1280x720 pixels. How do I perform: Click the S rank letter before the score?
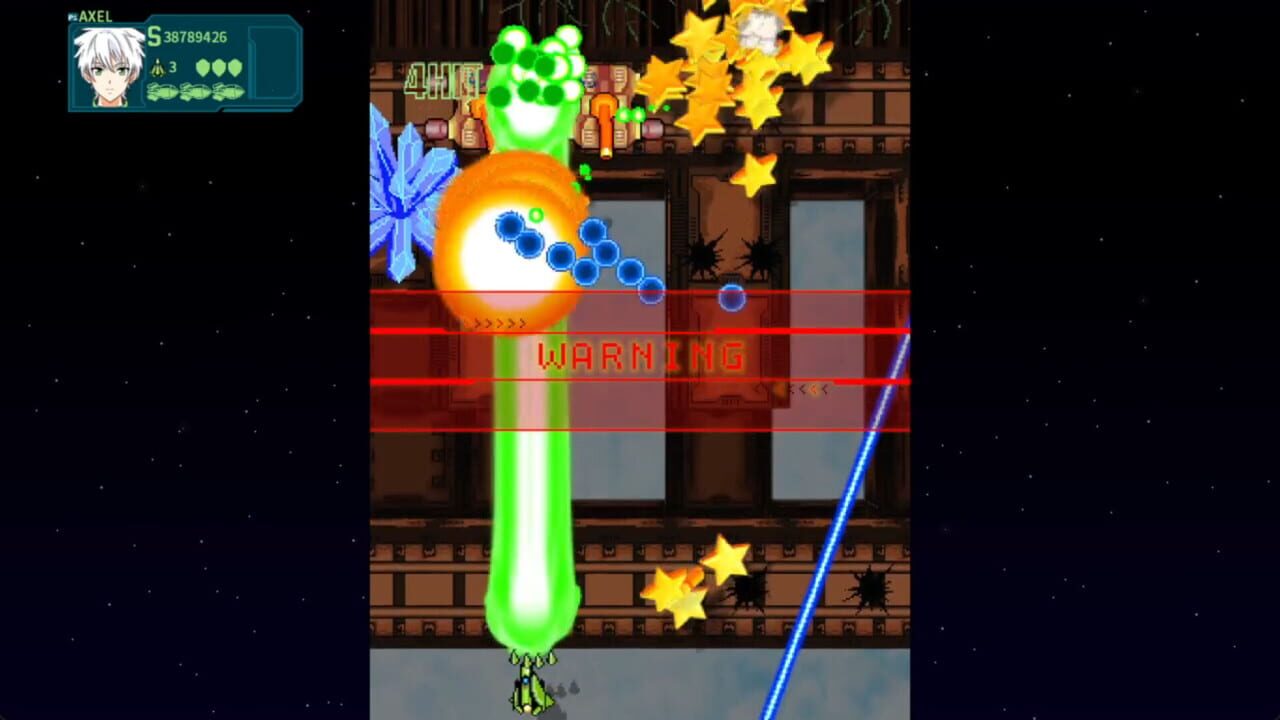coord(154,37)
